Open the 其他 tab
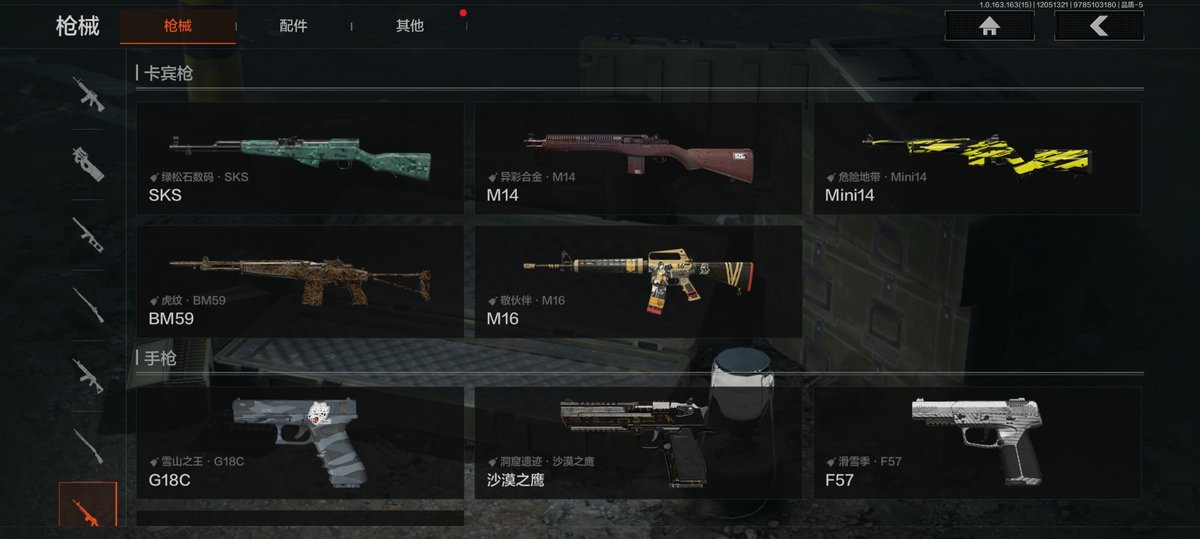 pos(409,26)
